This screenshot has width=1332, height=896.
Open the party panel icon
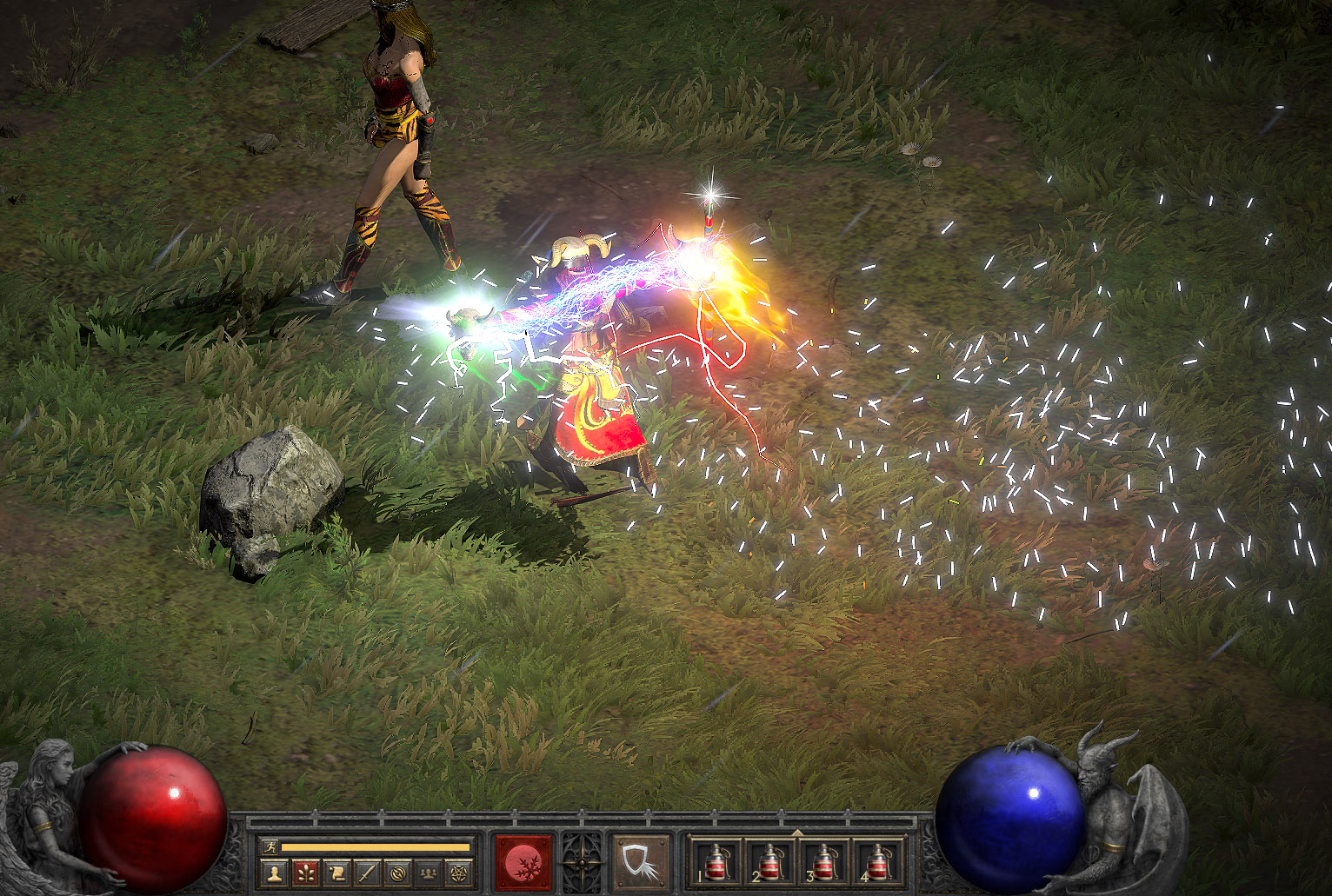[427, 872]
